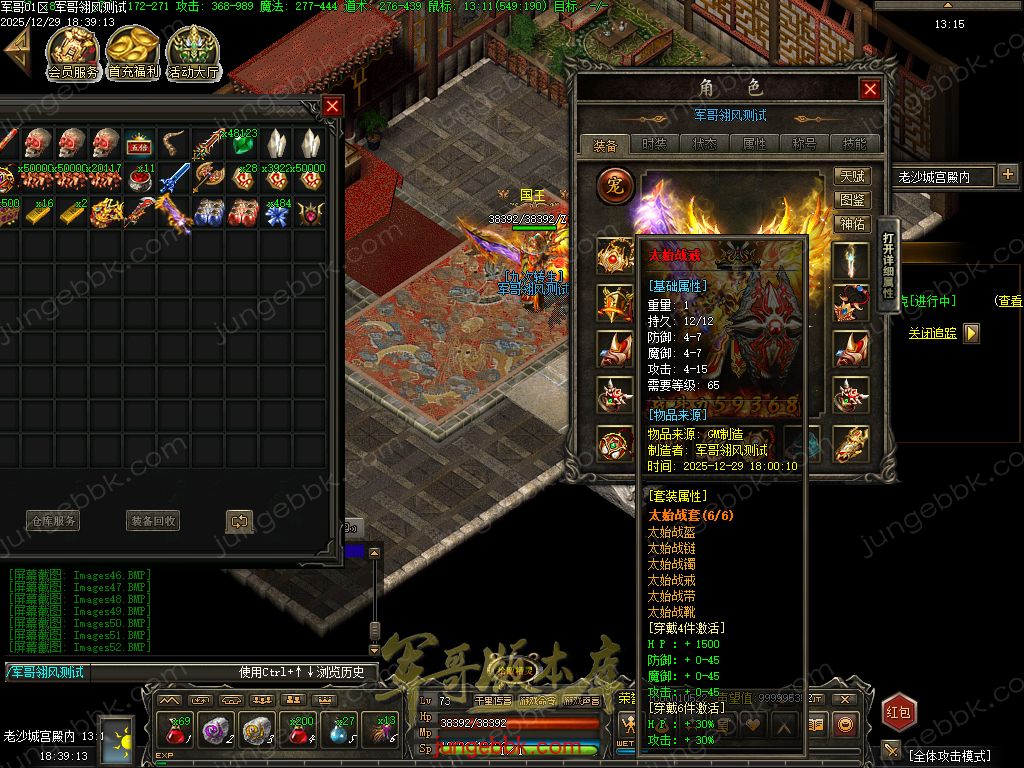This screenshot has height=768, width=1024.
Task: Open the 红包 red envelope button
Action: click(x=897, y=712)
